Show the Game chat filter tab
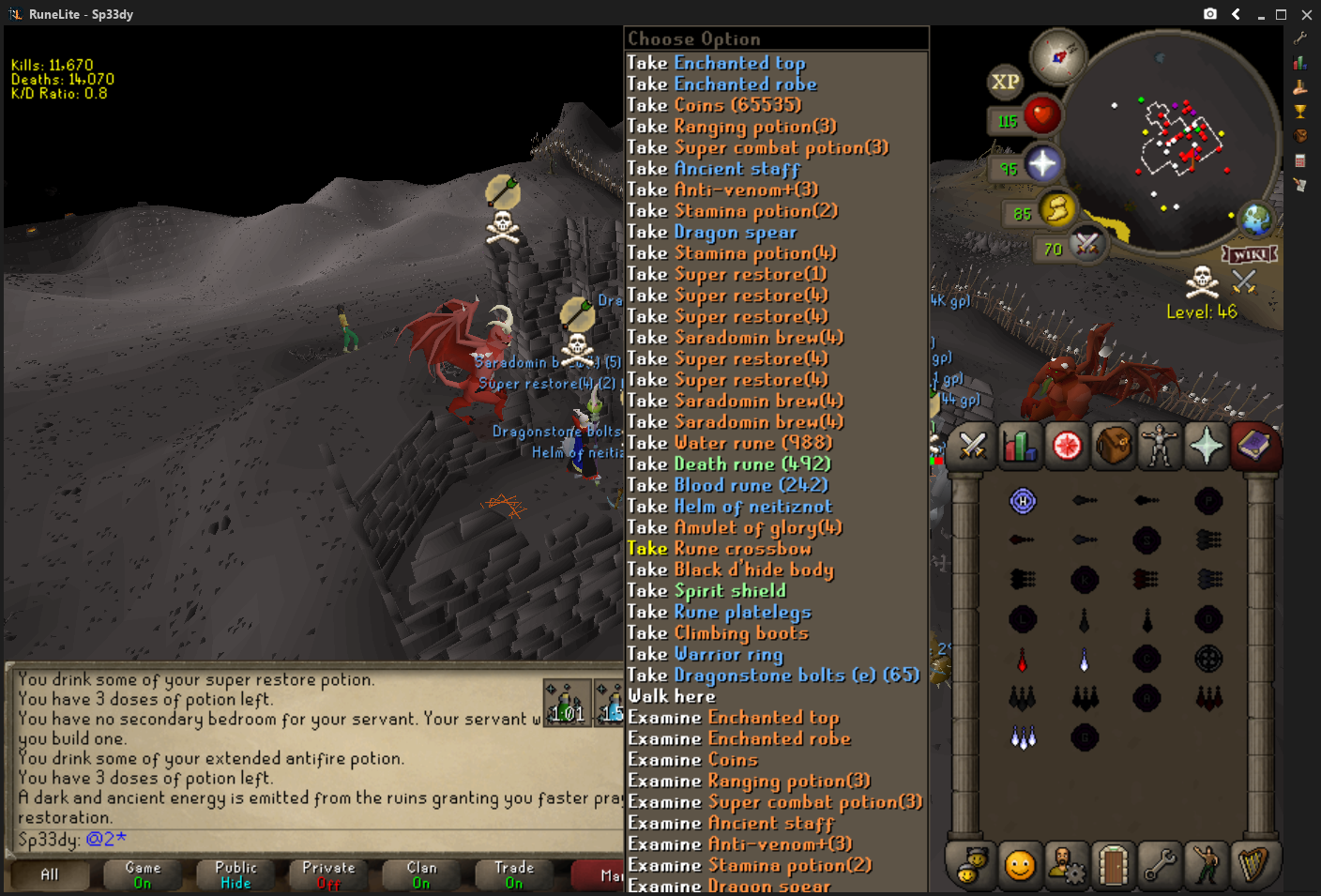The width and height of the screenshot is (1321, 896). tap(143, 874)
